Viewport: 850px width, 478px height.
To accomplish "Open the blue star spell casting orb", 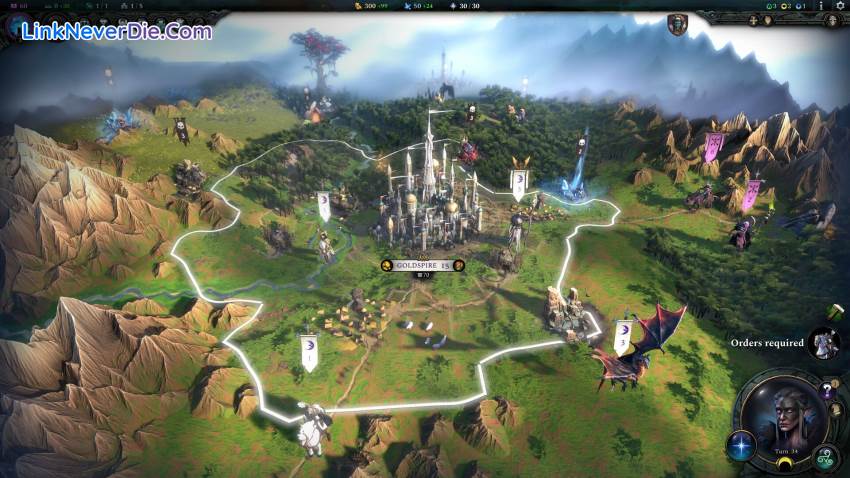I will point(743,445).
